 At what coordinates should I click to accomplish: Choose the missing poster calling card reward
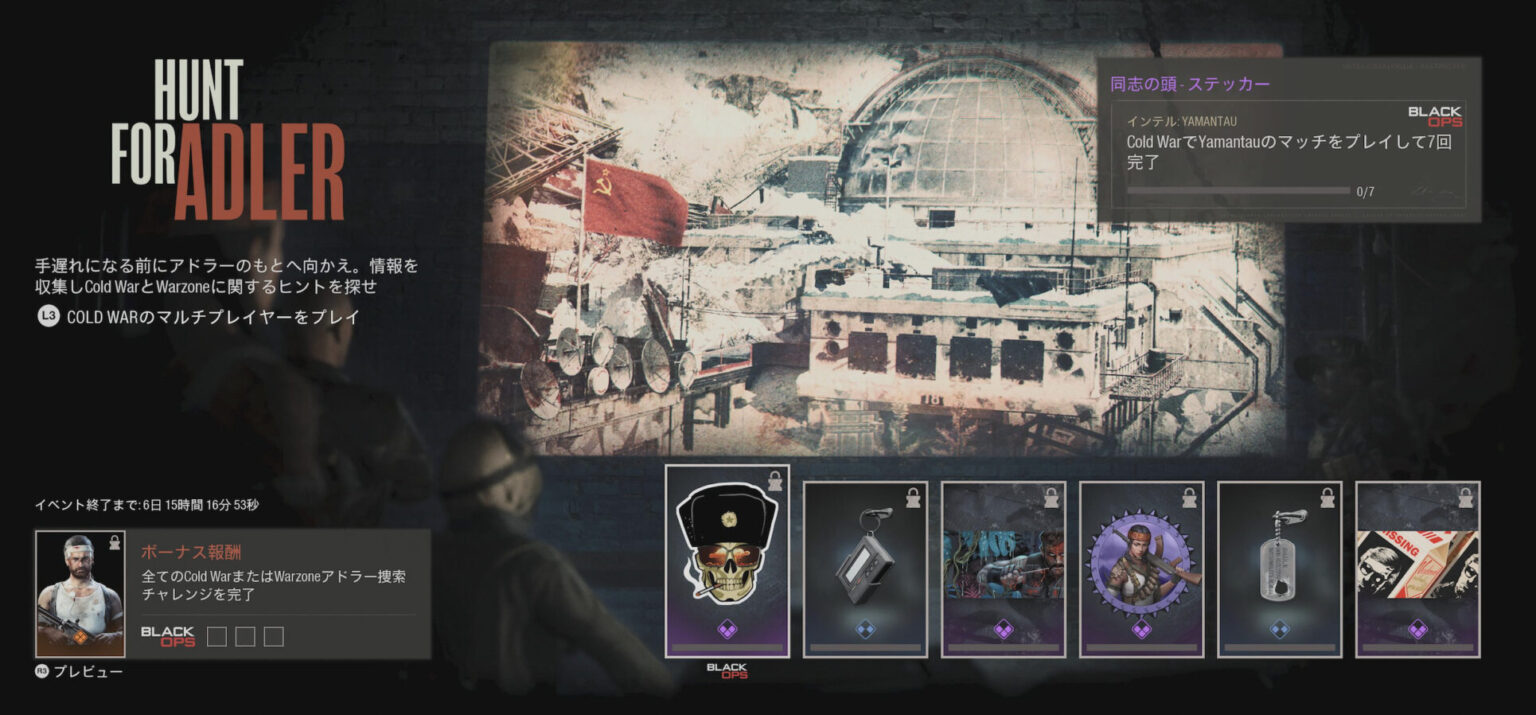tap(1417, 569)
